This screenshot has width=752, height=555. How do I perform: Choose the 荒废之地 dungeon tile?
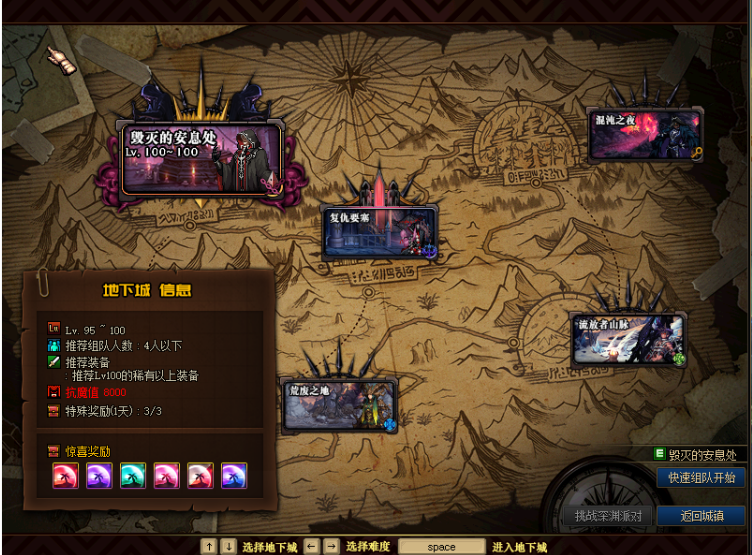coord(340,405)
